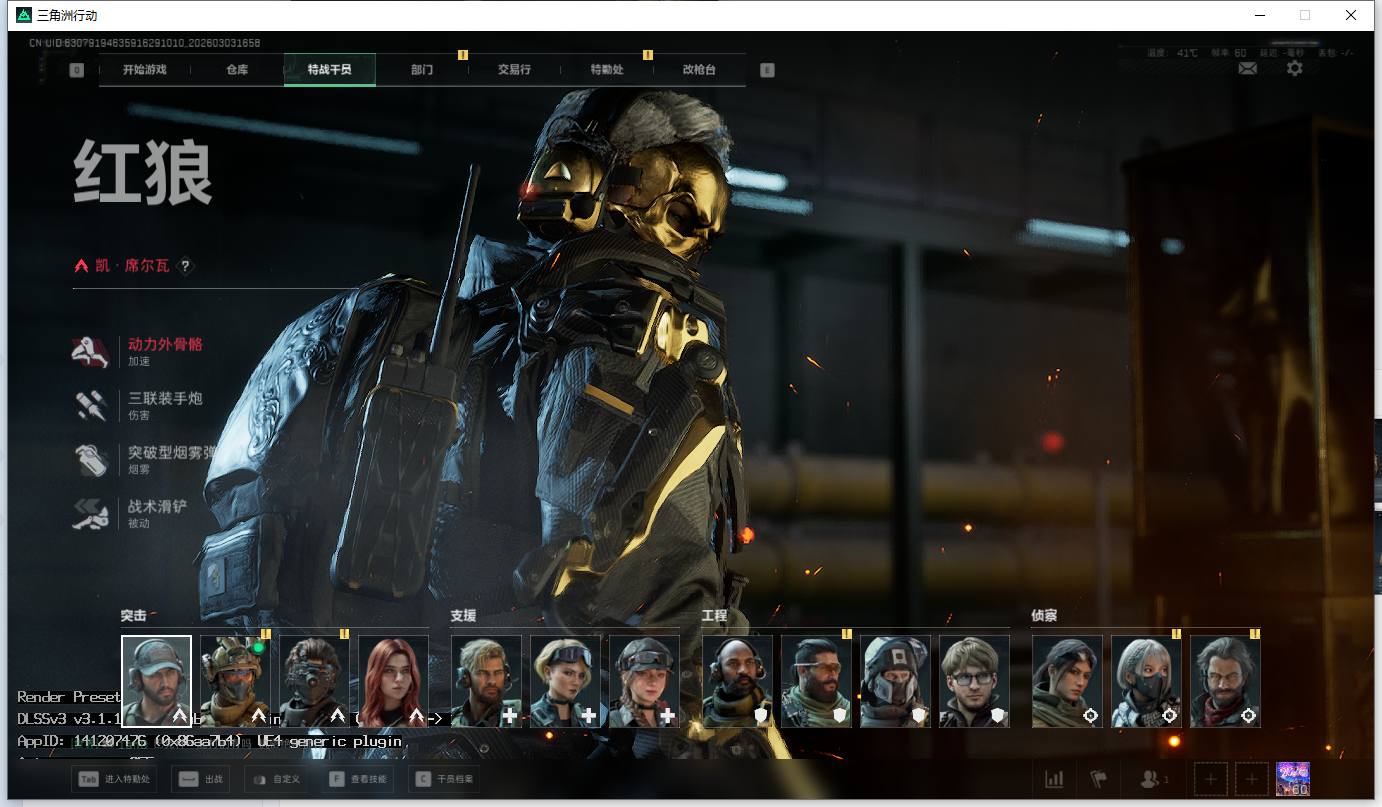Open the settings gear icon
The width and height of the screenshot is (1382, 807).
pyautogui.click(x=1295, y=68)
